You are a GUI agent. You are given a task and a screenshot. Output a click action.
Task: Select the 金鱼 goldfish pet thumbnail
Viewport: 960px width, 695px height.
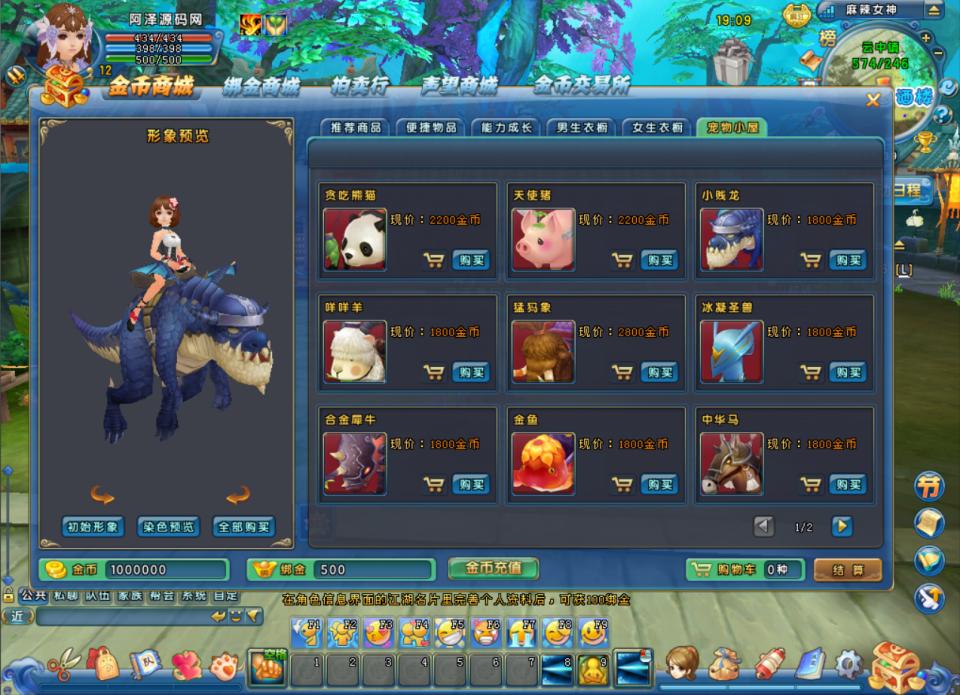coord(542,463)
